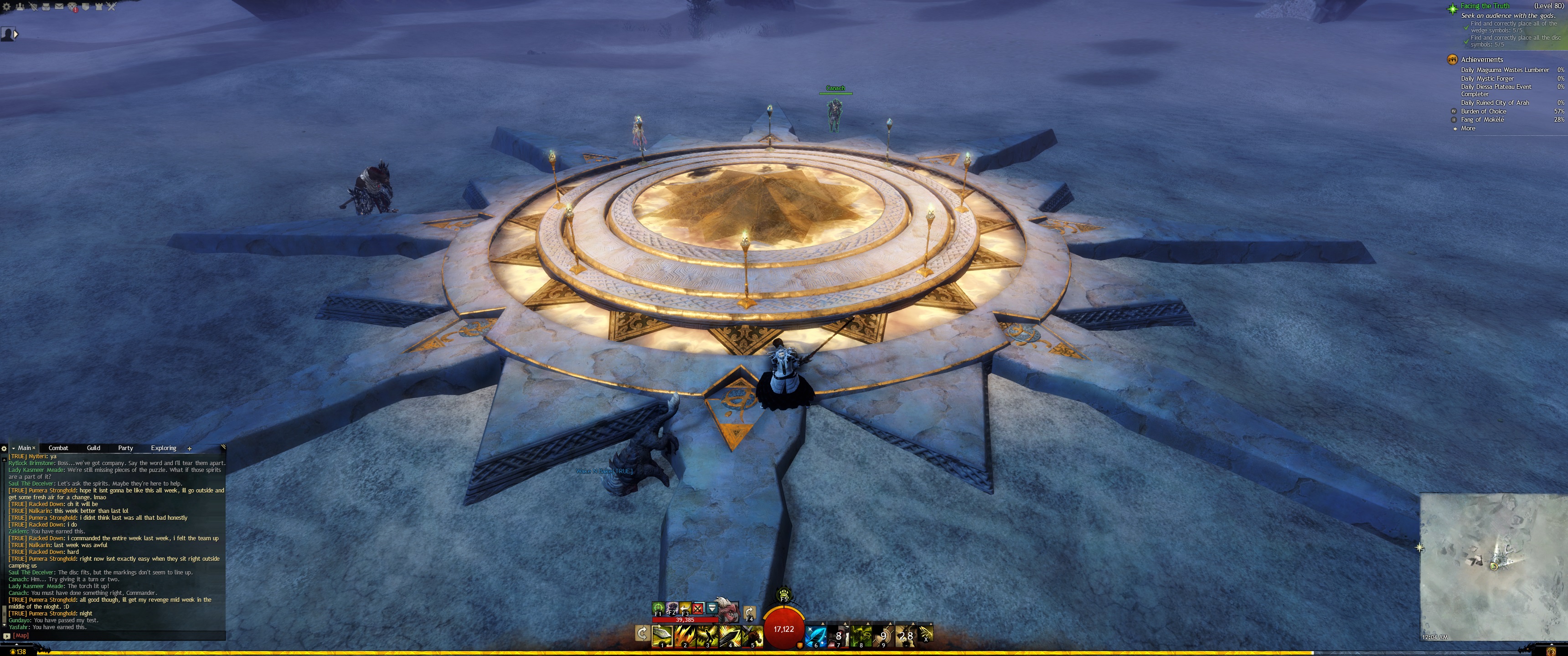Check mail via the envelope icon

59,7
